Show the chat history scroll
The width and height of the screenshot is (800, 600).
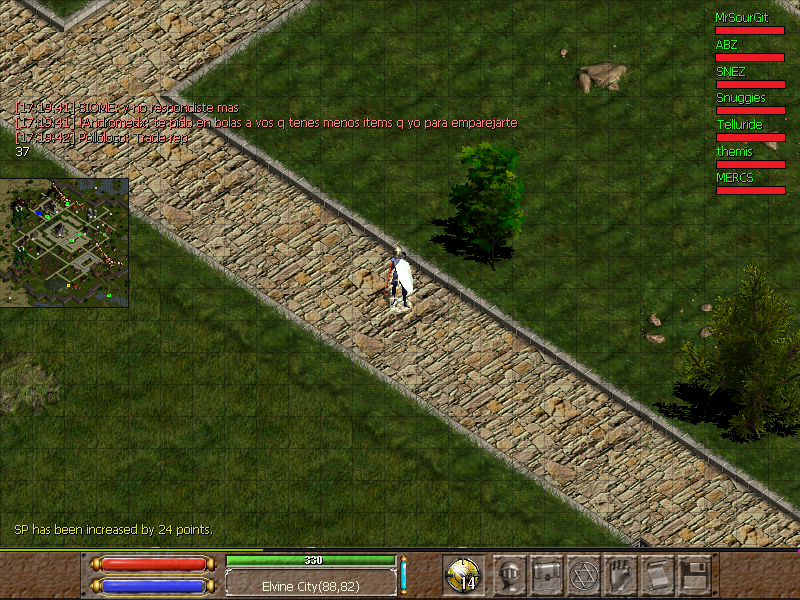point(656,575)
